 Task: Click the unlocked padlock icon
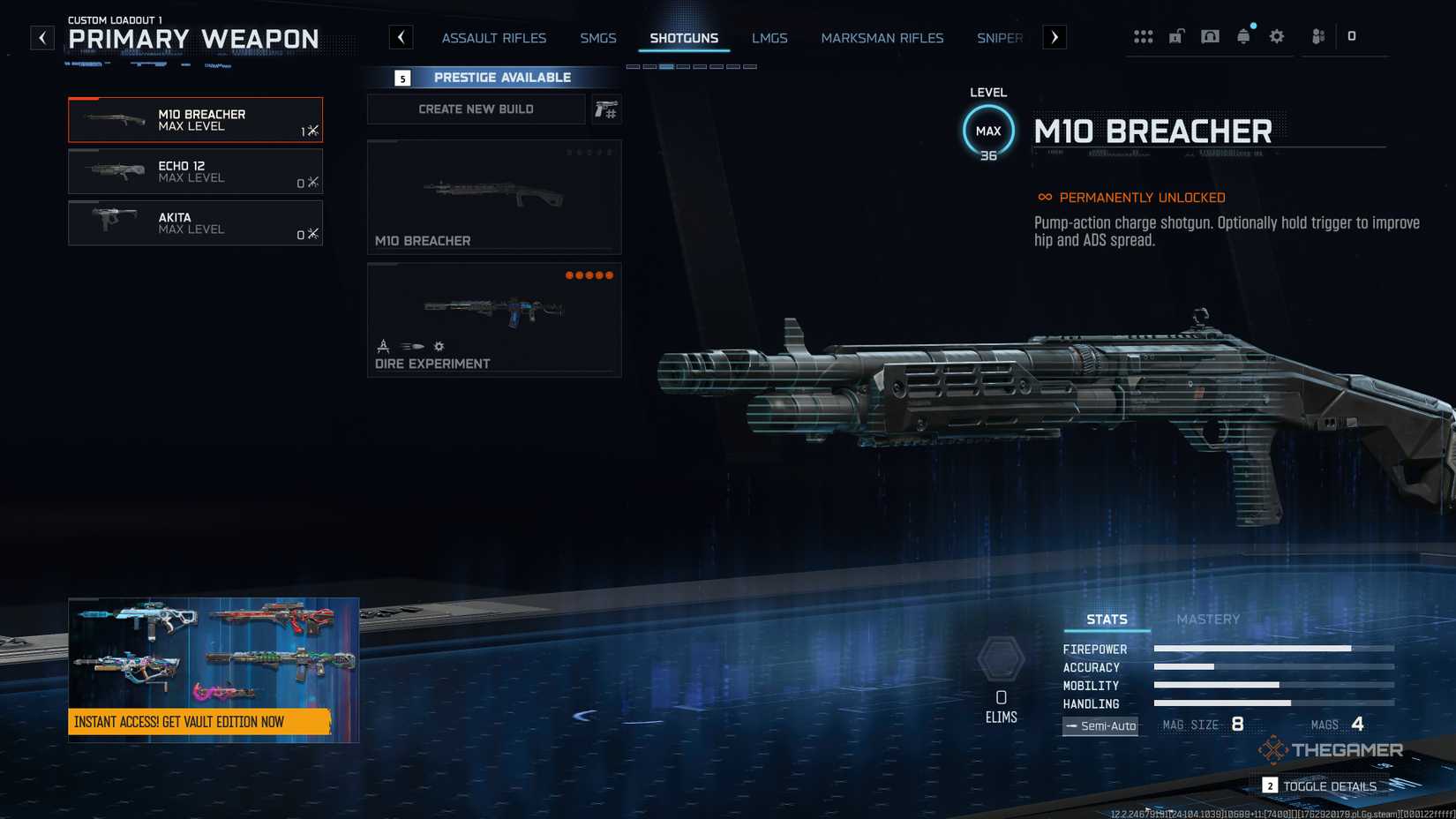[1176, 36]
